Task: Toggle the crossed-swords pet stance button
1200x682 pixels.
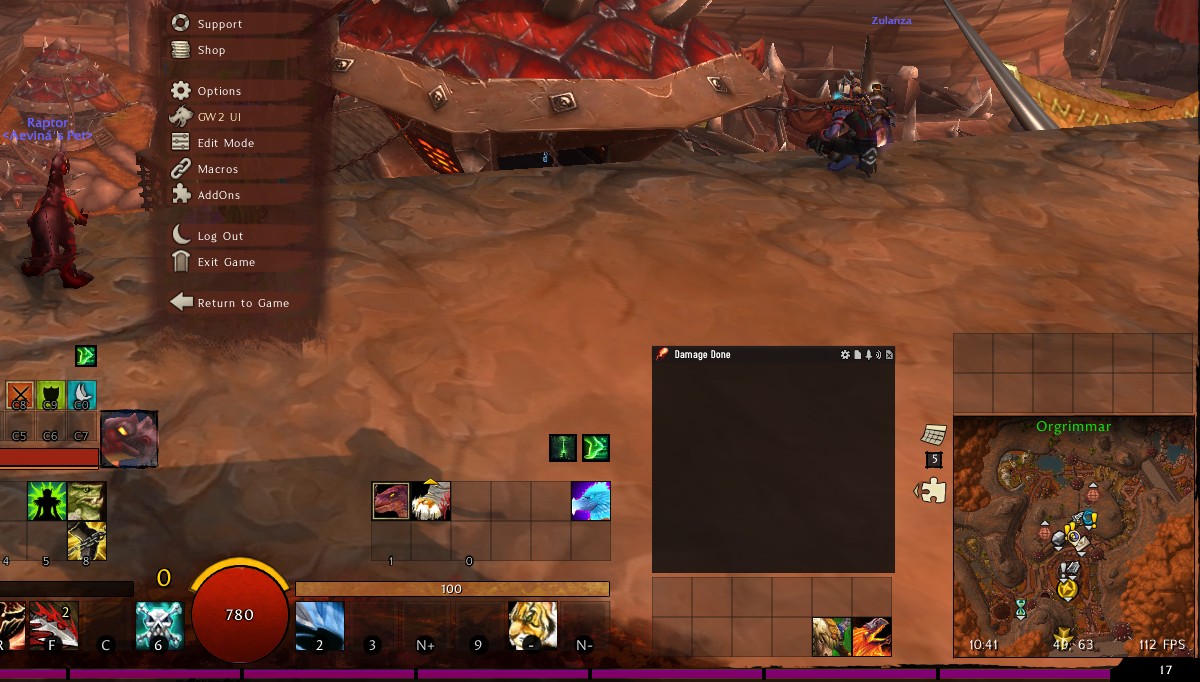Action: click(20, 396)
